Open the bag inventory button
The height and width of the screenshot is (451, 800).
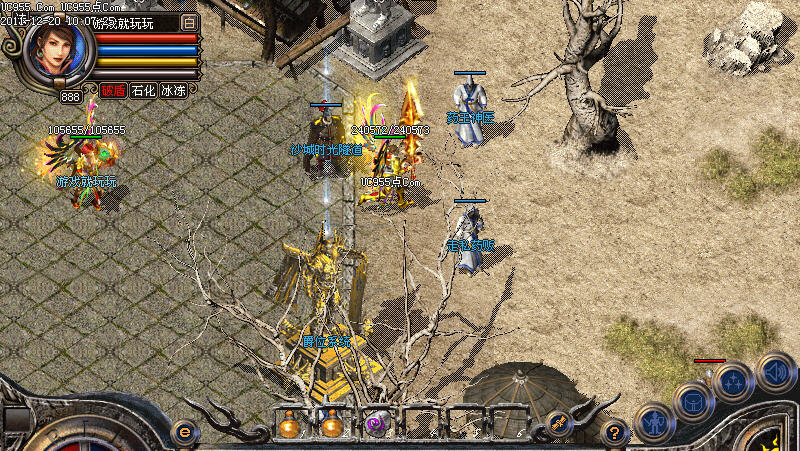(692, 401)
